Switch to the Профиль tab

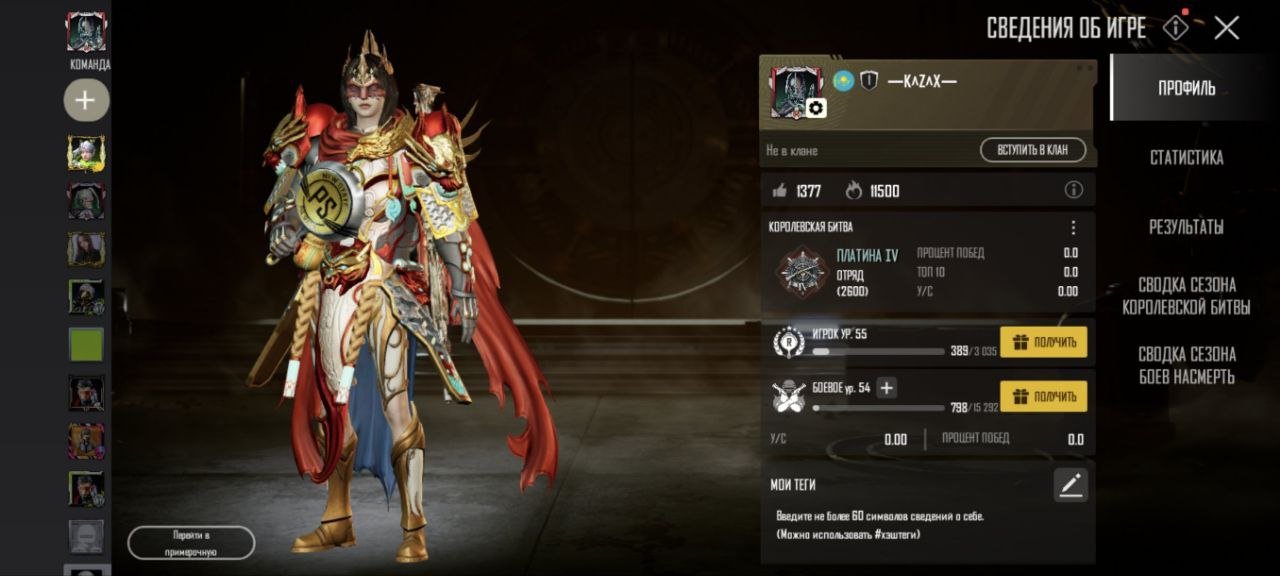1186,88
